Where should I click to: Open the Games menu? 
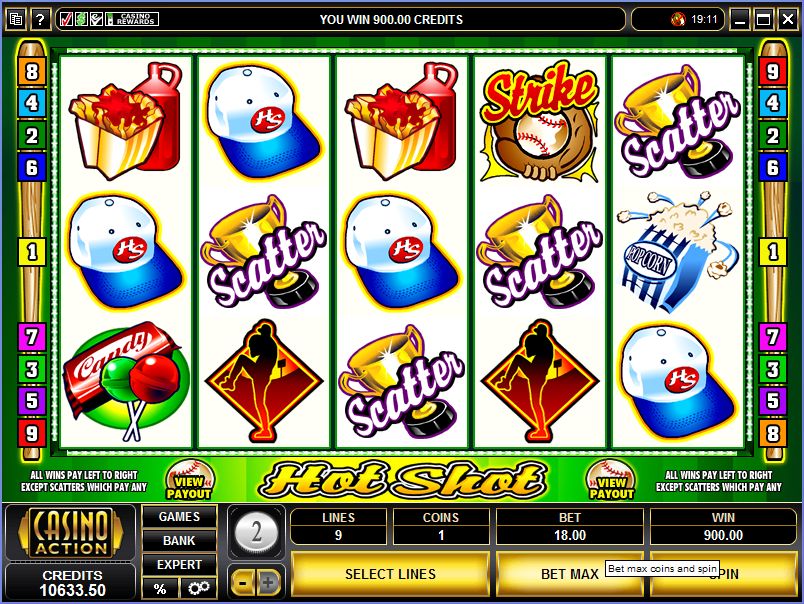179,517
